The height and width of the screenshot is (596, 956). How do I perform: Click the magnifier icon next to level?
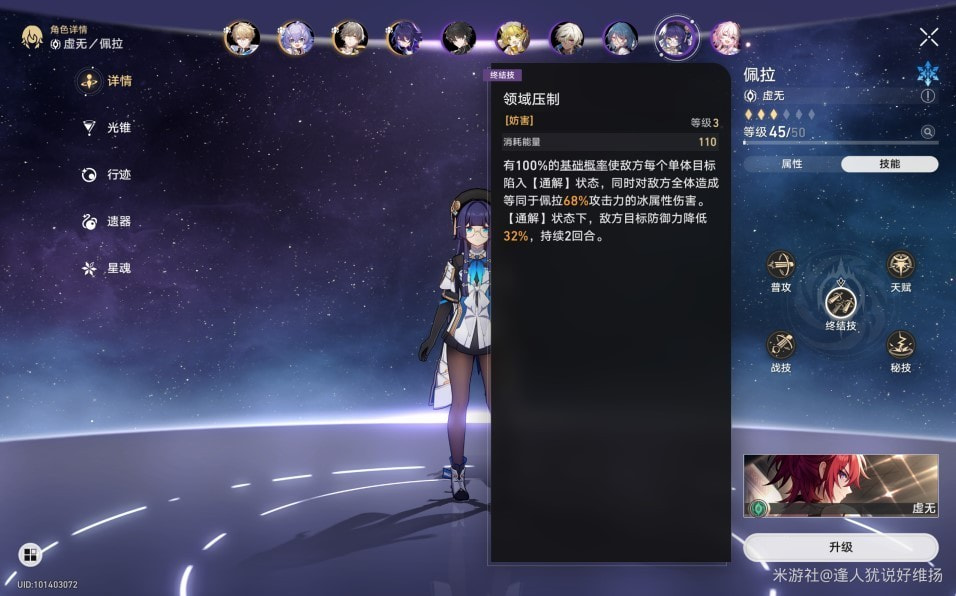click(x=928, y=132)
